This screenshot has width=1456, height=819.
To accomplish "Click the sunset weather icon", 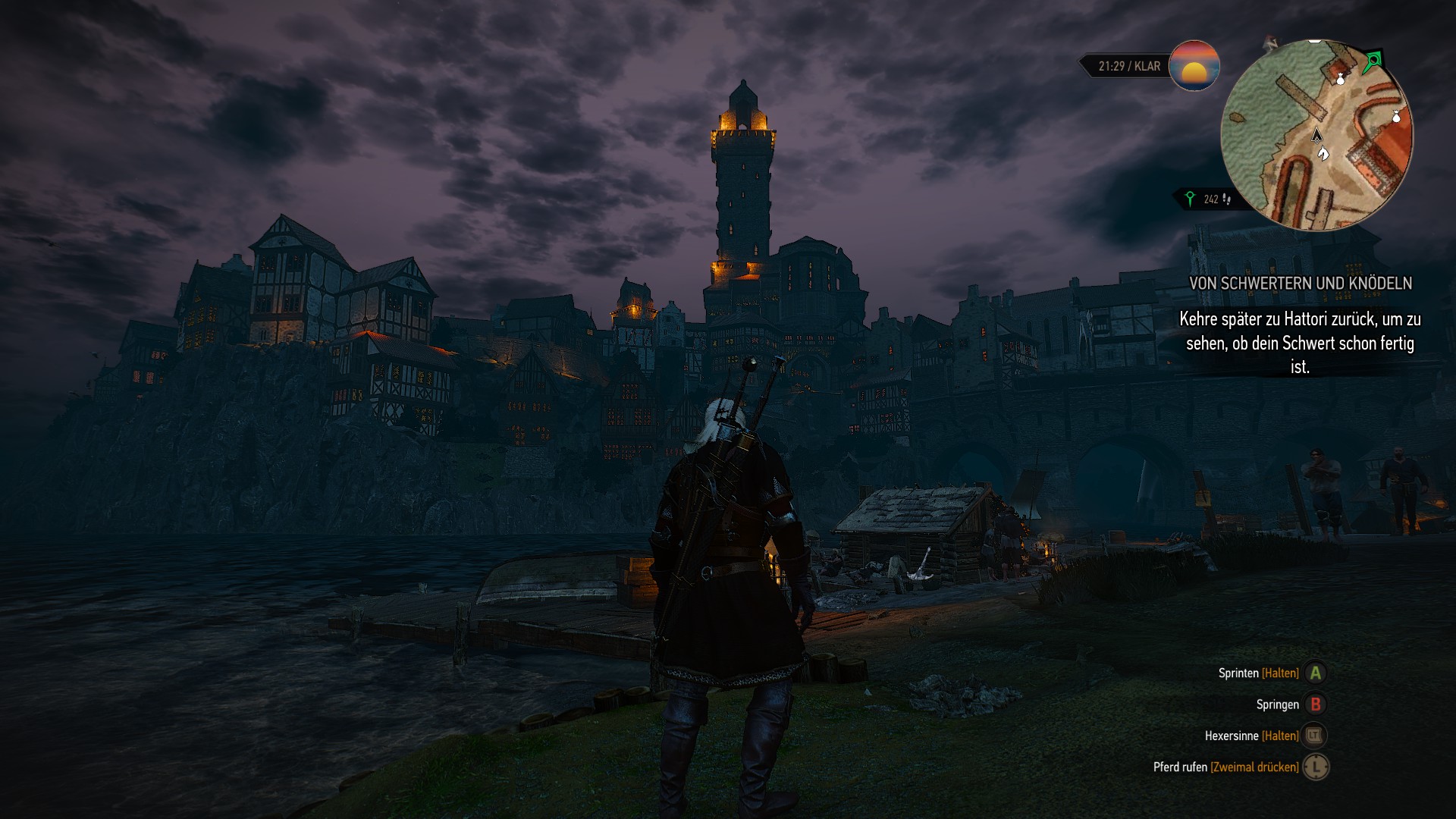I will click(x=1194, y=66).
